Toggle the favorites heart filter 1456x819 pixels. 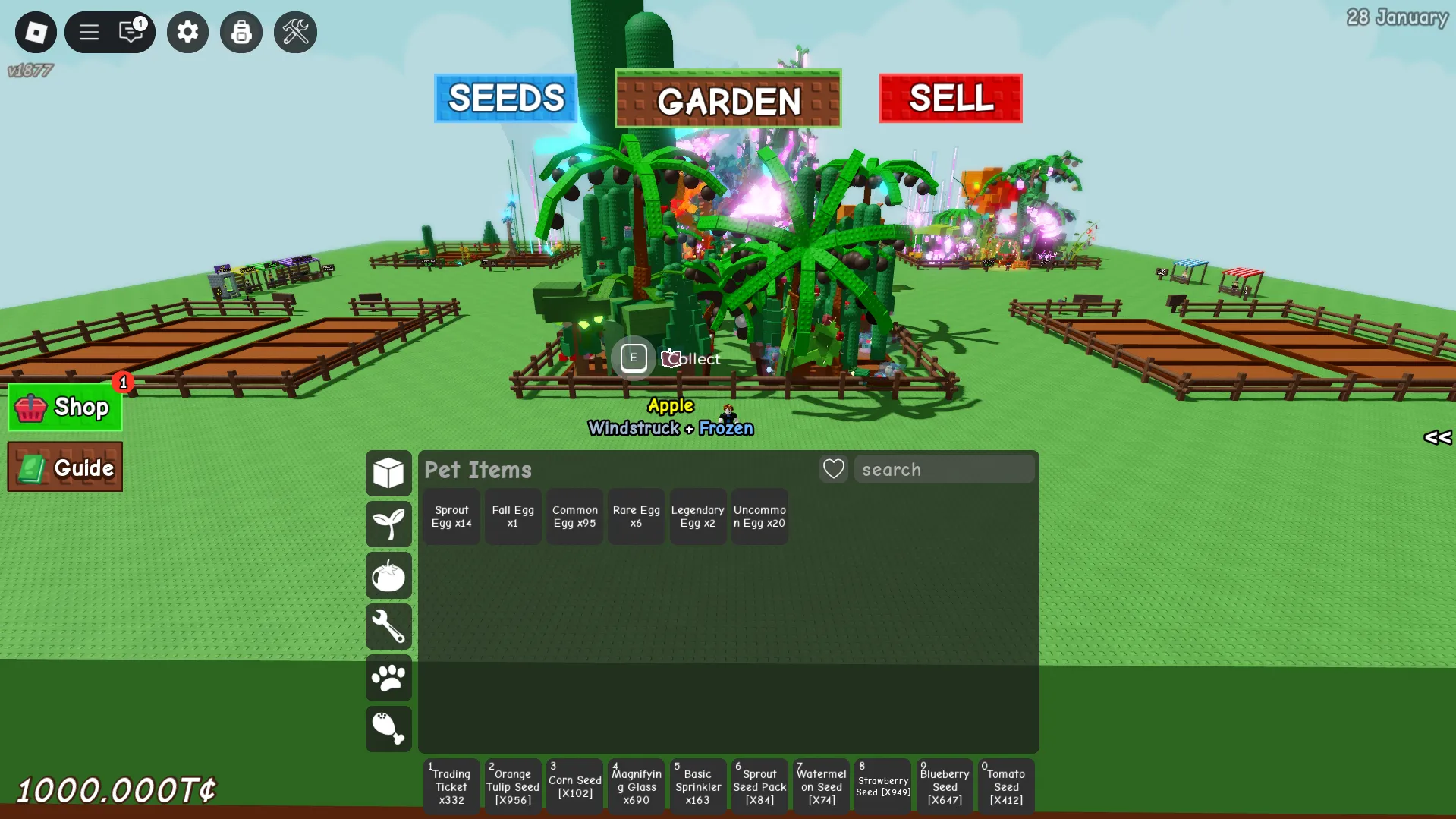pos(832,468)
